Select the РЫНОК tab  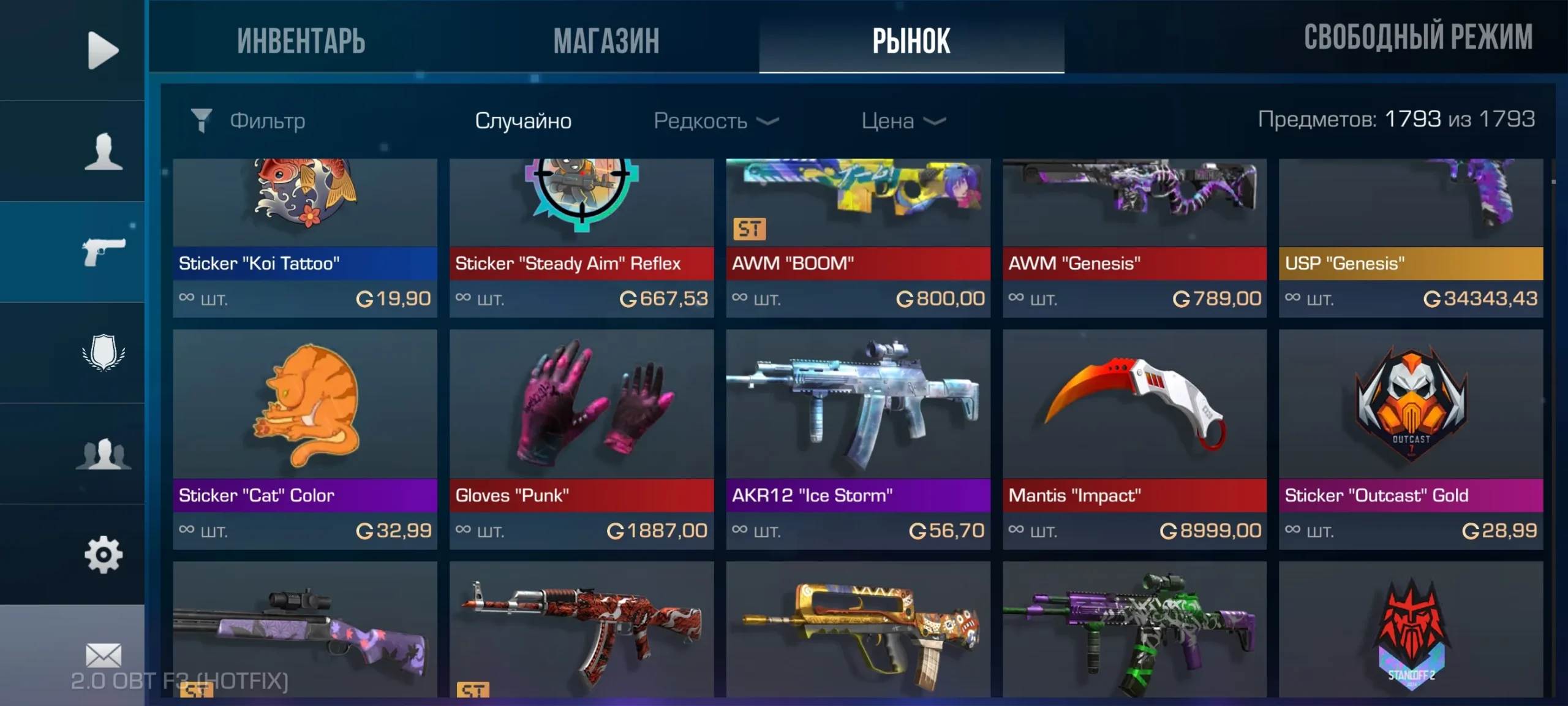click(x=911, y=40)
